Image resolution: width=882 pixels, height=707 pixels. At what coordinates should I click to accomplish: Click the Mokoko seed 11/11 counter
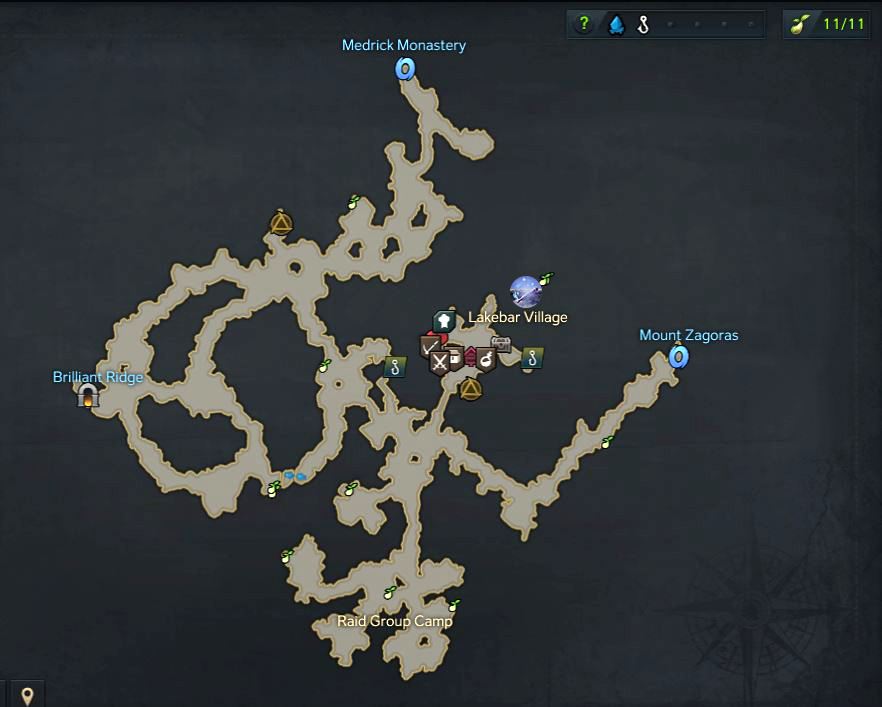[x=829, y=25]
